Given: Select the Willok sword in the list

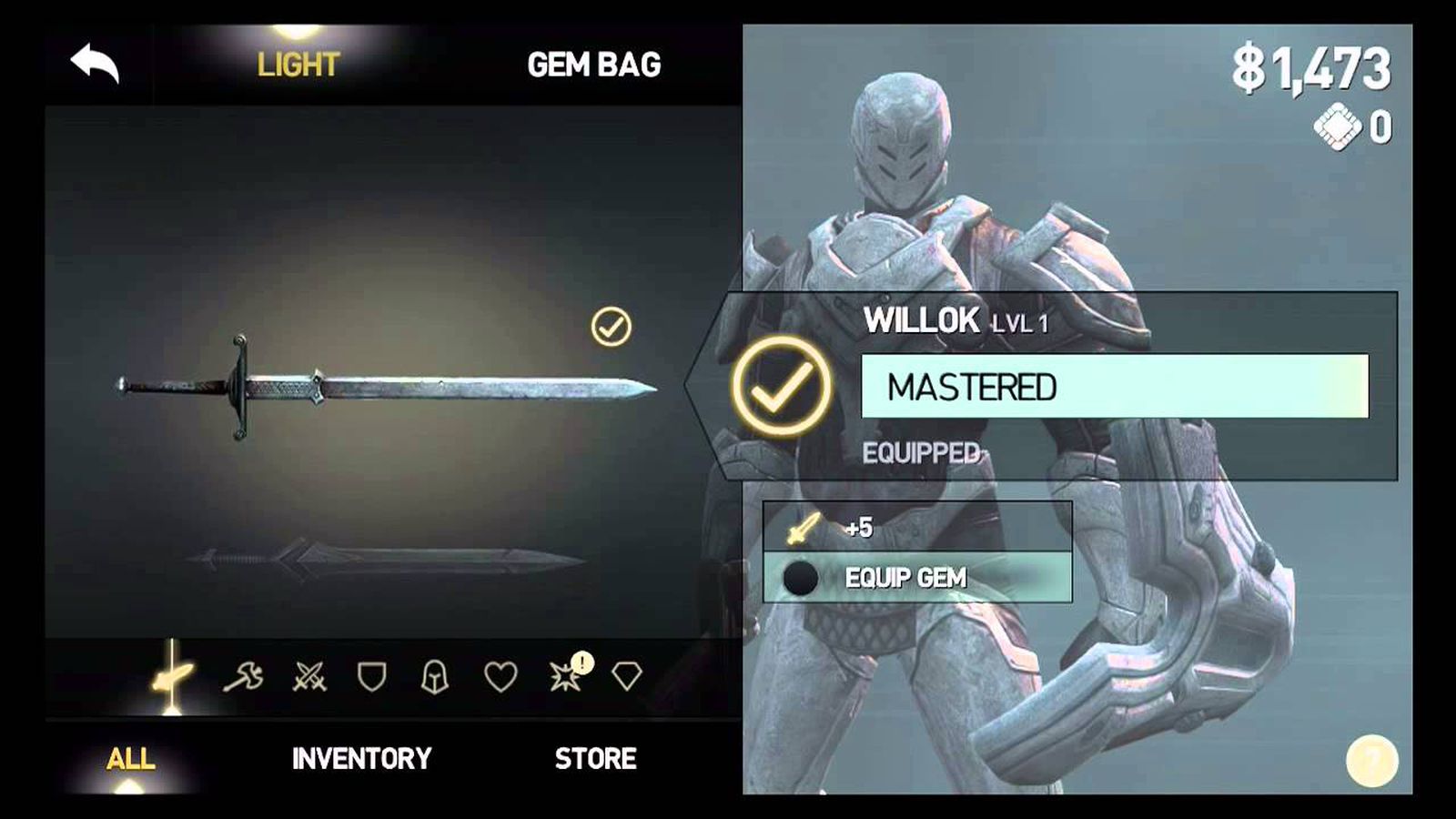Looking at the screenshot, I should [387, 387].
